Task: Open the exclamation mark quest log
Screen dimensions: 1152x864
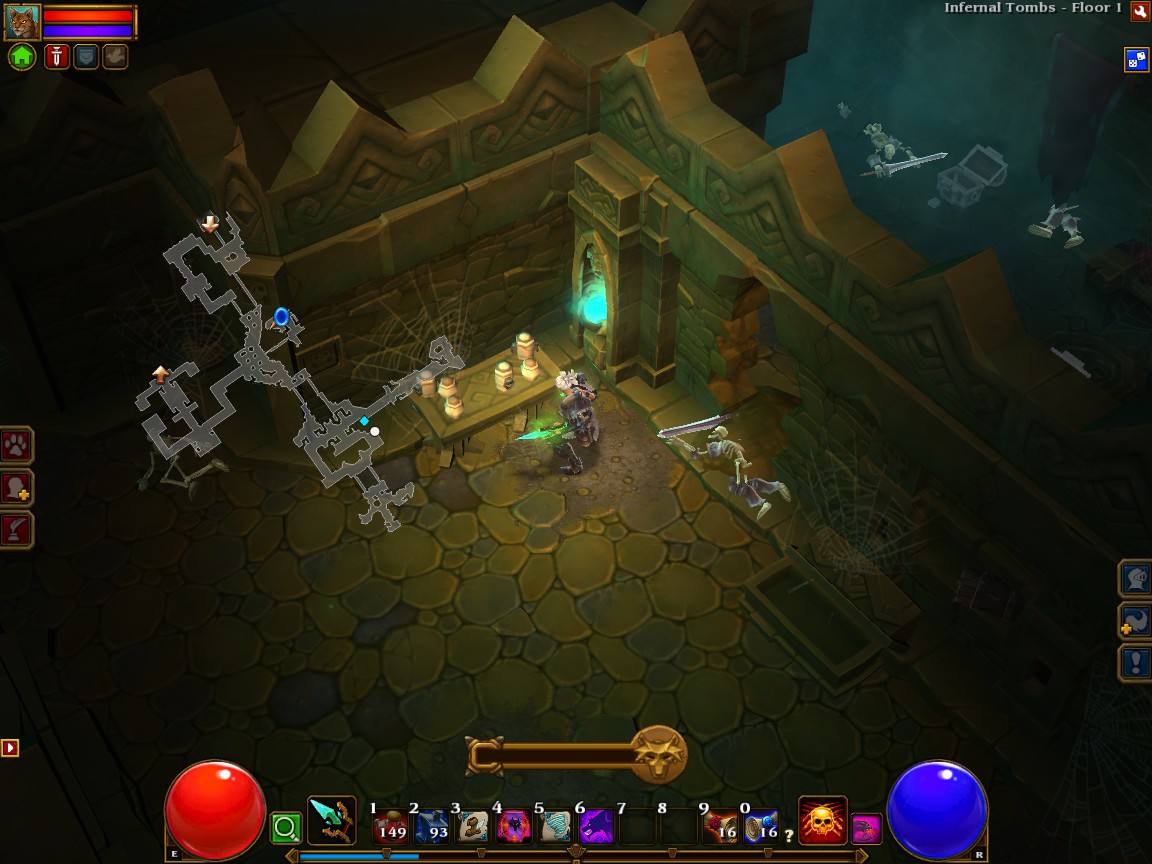Action: (x=1135, y=662)
